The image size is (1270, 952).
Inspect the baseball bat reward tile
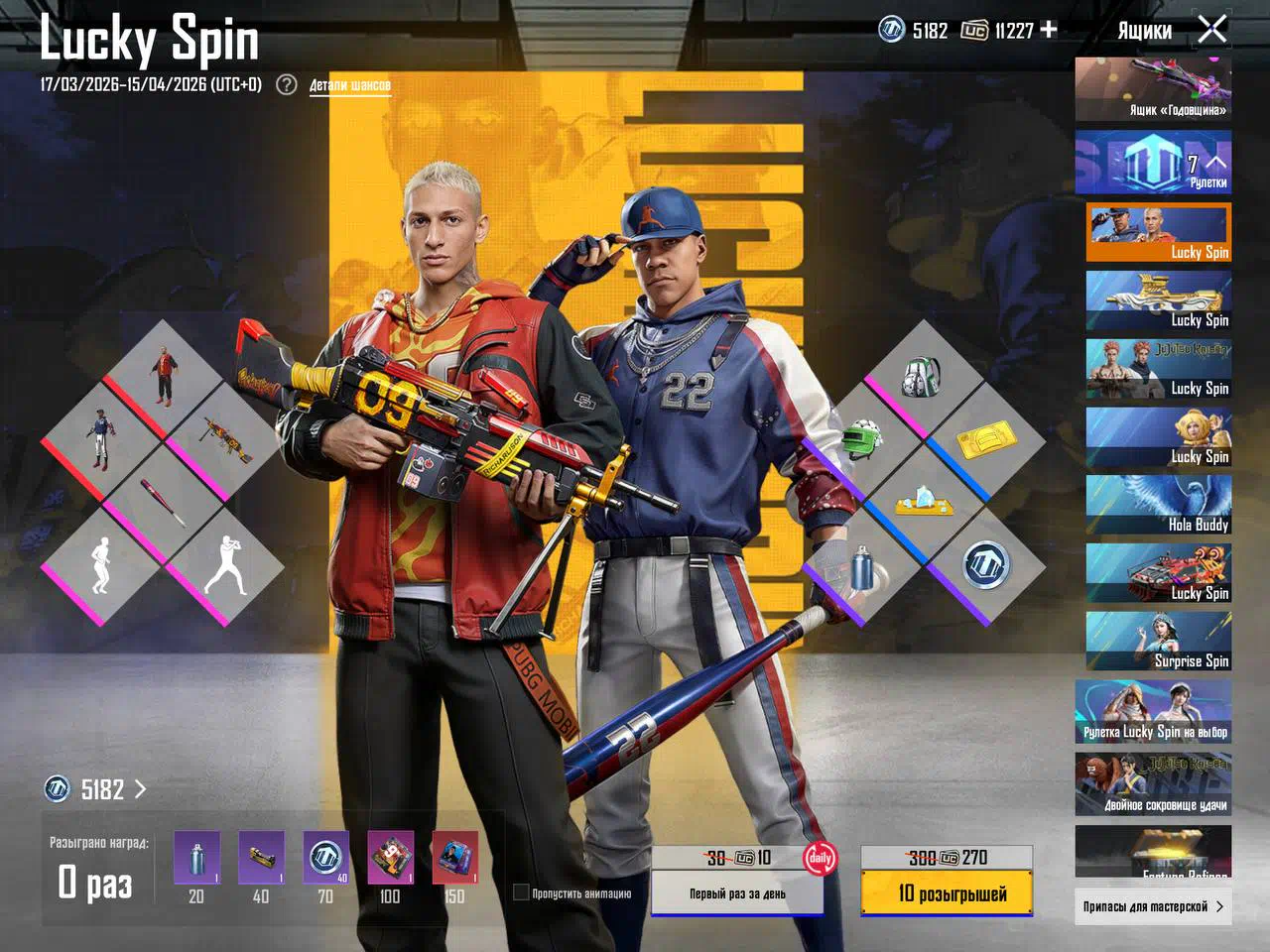tap(165, 503)
